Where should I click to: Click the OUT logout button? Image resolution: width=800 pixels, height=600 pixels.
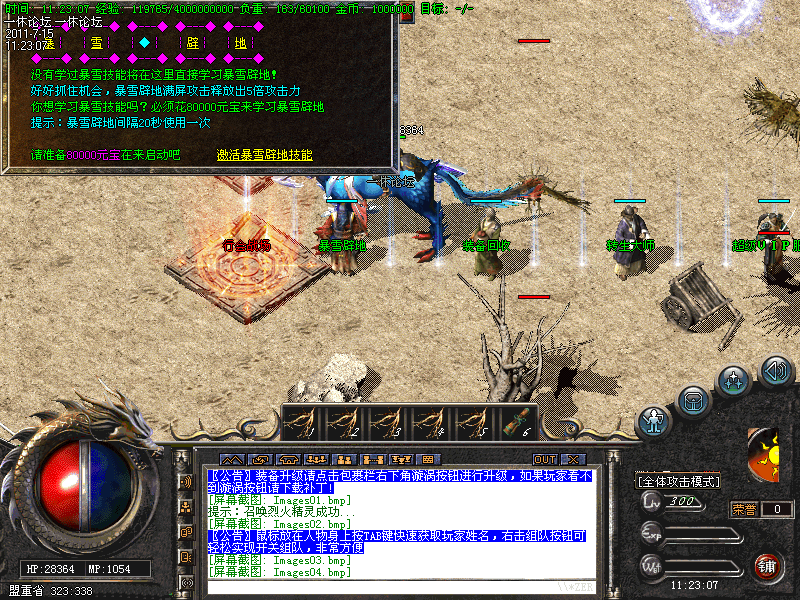(544, 460)
